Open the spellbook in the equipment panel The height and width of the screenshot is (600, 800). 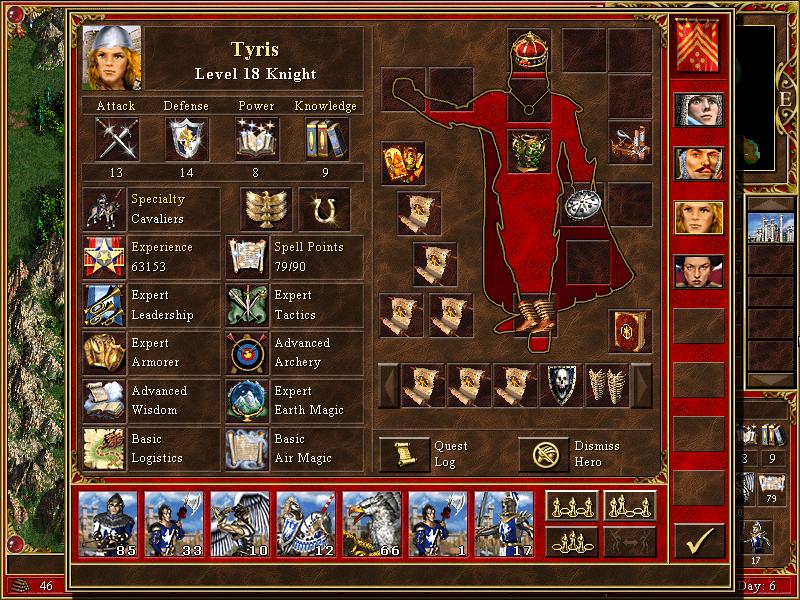click(629, 330)
